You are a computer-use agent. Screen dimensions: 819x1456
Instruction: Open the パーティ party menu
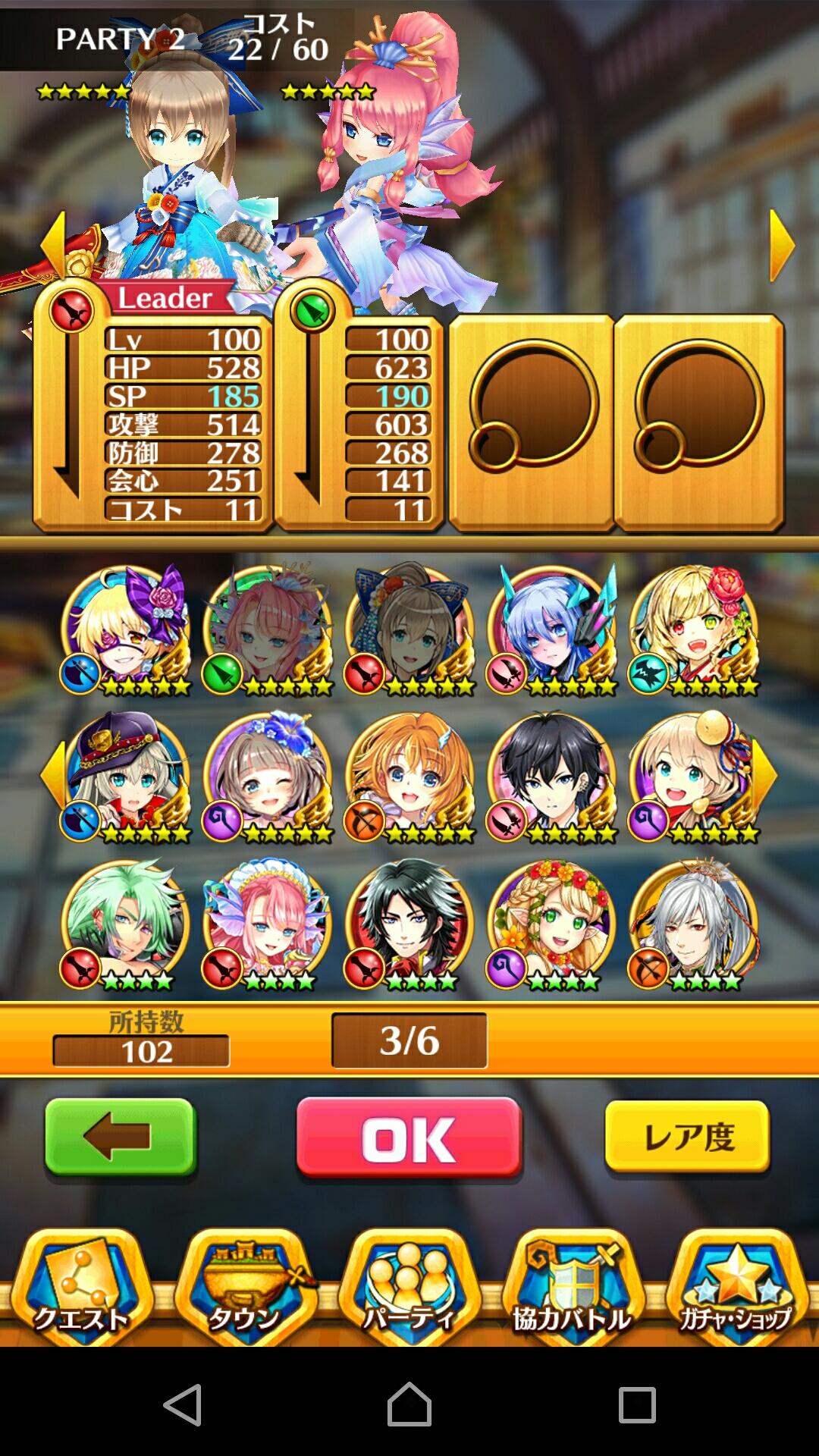409,1289
